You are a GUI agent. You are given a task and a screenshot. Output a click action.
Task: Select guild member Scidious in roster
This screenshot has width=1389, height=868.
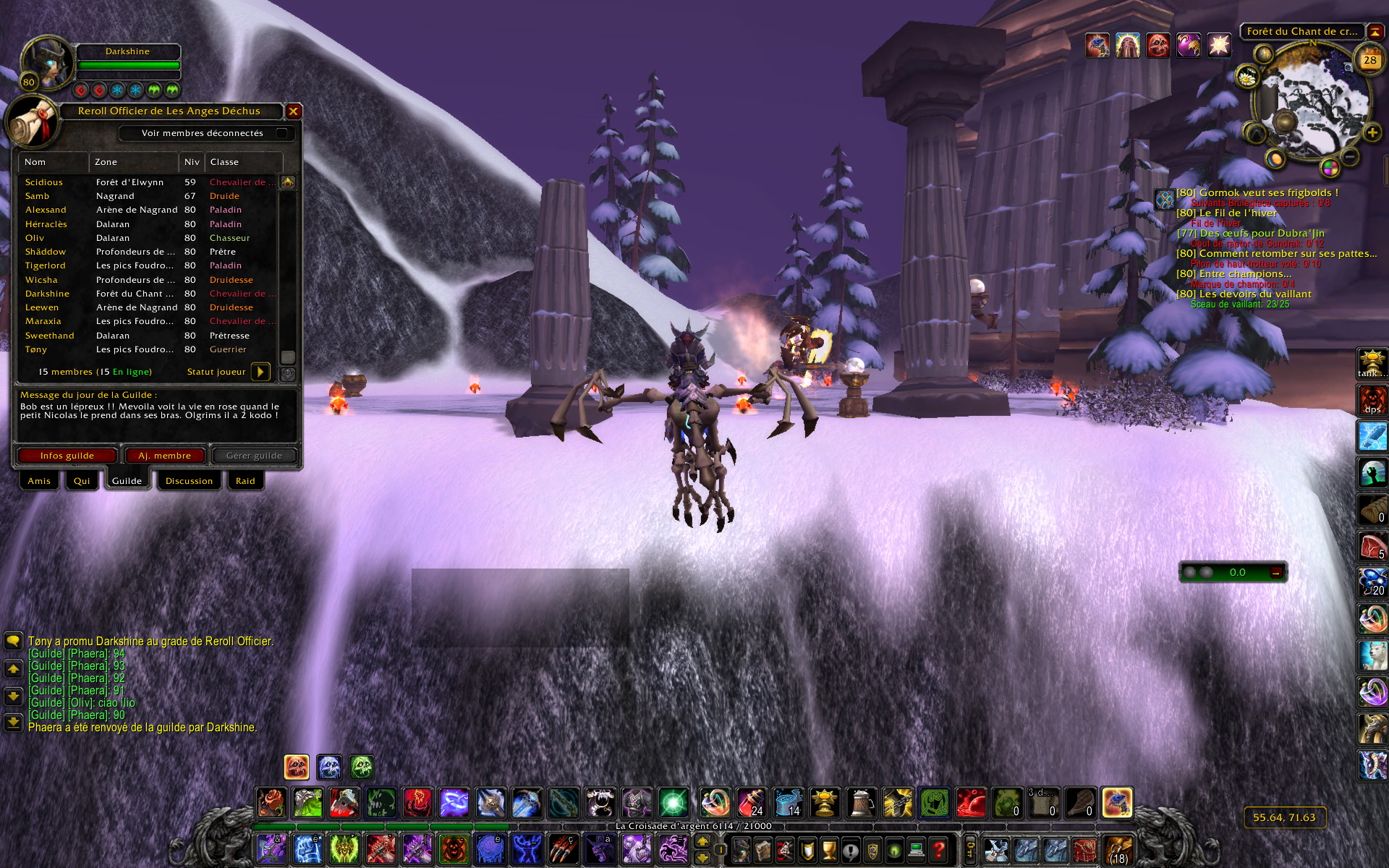44,182
